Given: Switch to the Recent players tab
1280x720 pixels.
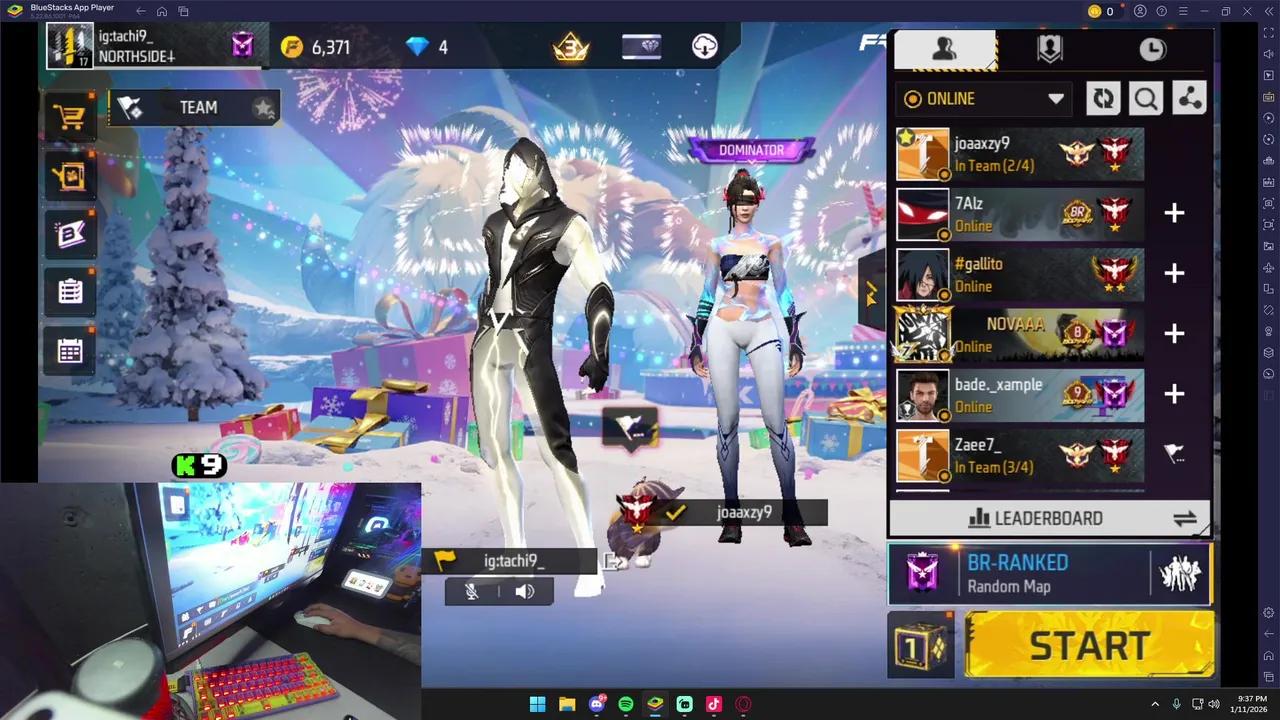Looking at the screenshot, I should point(1152,48).
